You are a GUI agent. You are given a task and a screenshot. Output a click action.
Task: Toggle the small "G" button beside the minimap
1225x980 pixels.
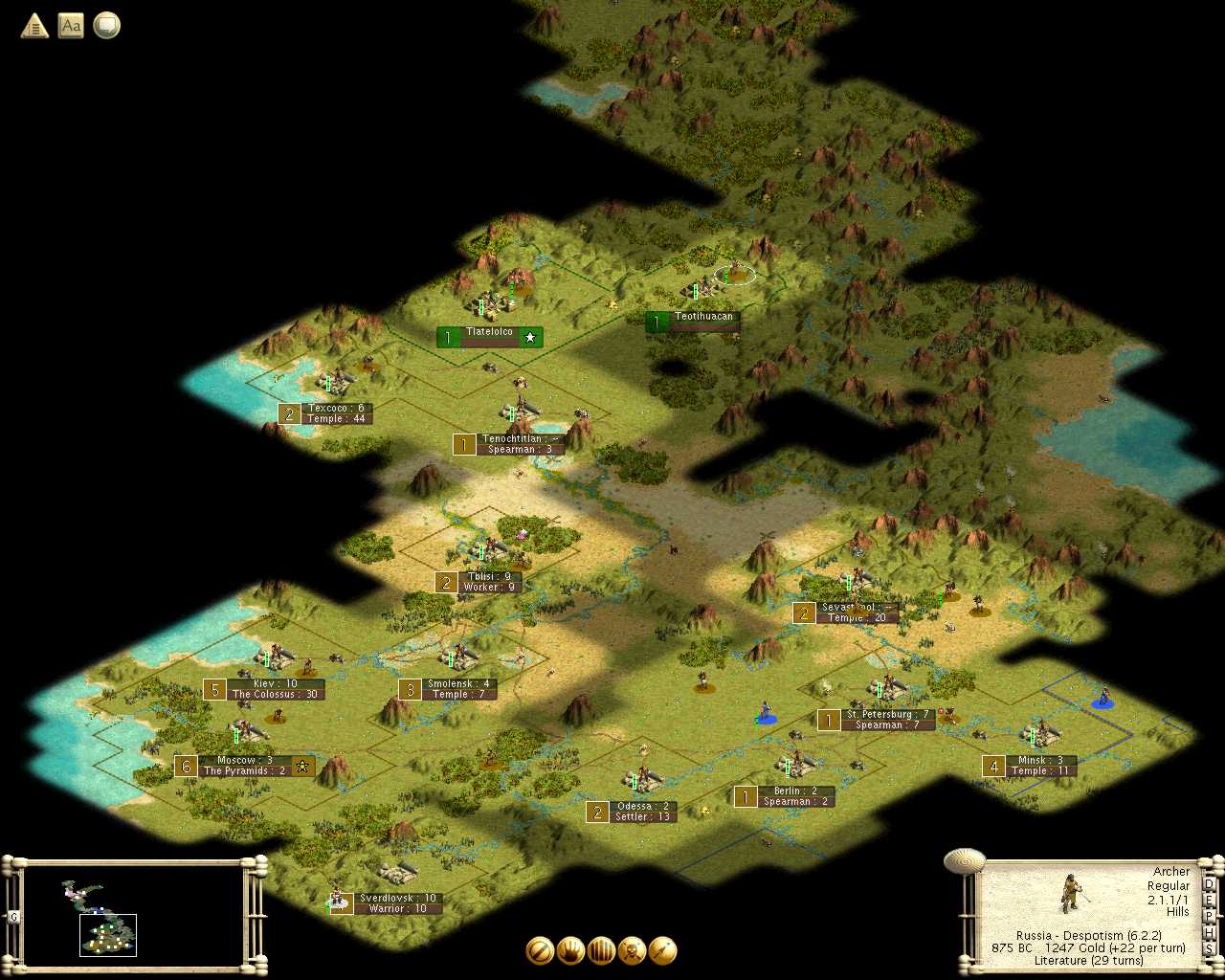coord(13,917)
